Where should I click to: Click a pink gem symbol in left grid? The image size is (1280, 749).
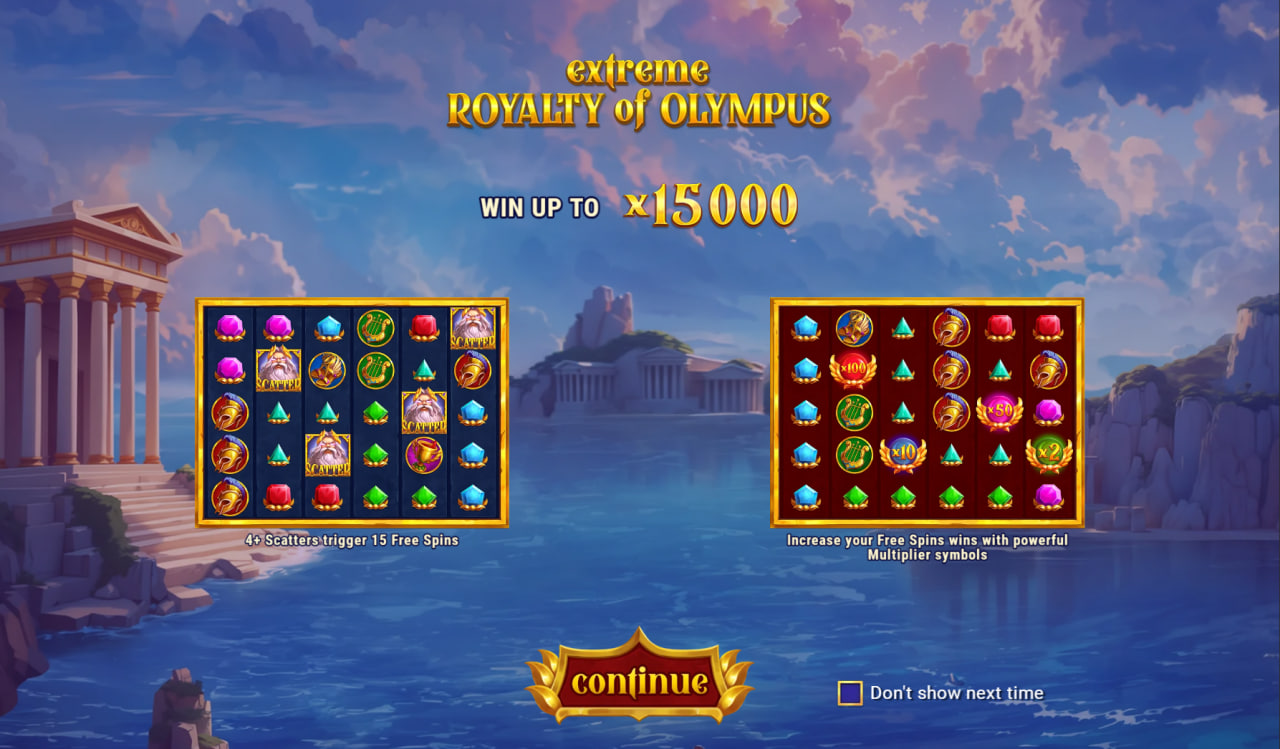(x=228, y=325)
